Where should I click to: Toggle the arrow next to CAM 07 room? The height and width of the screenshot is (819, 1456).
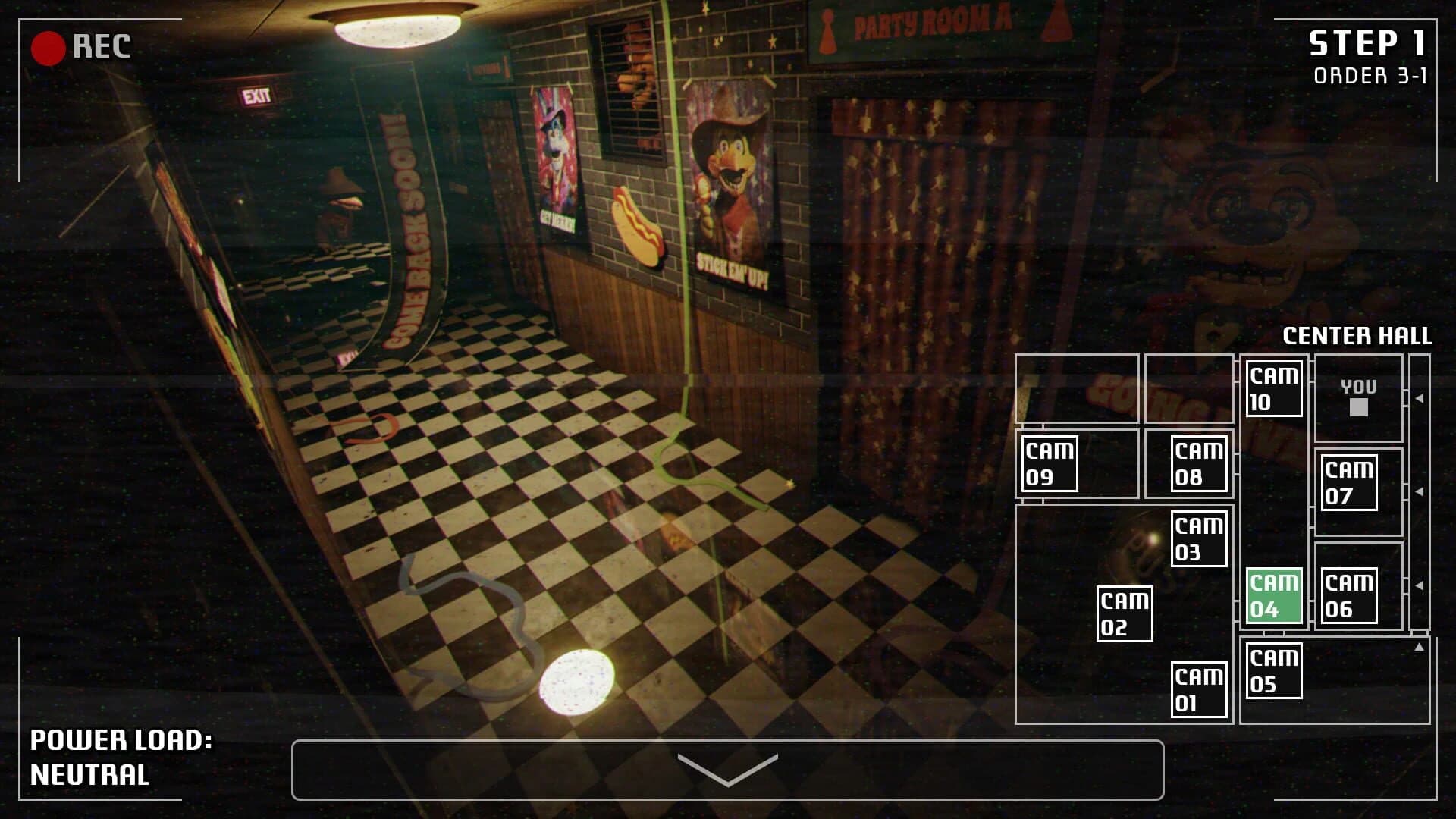click(x=1420, y=492)
